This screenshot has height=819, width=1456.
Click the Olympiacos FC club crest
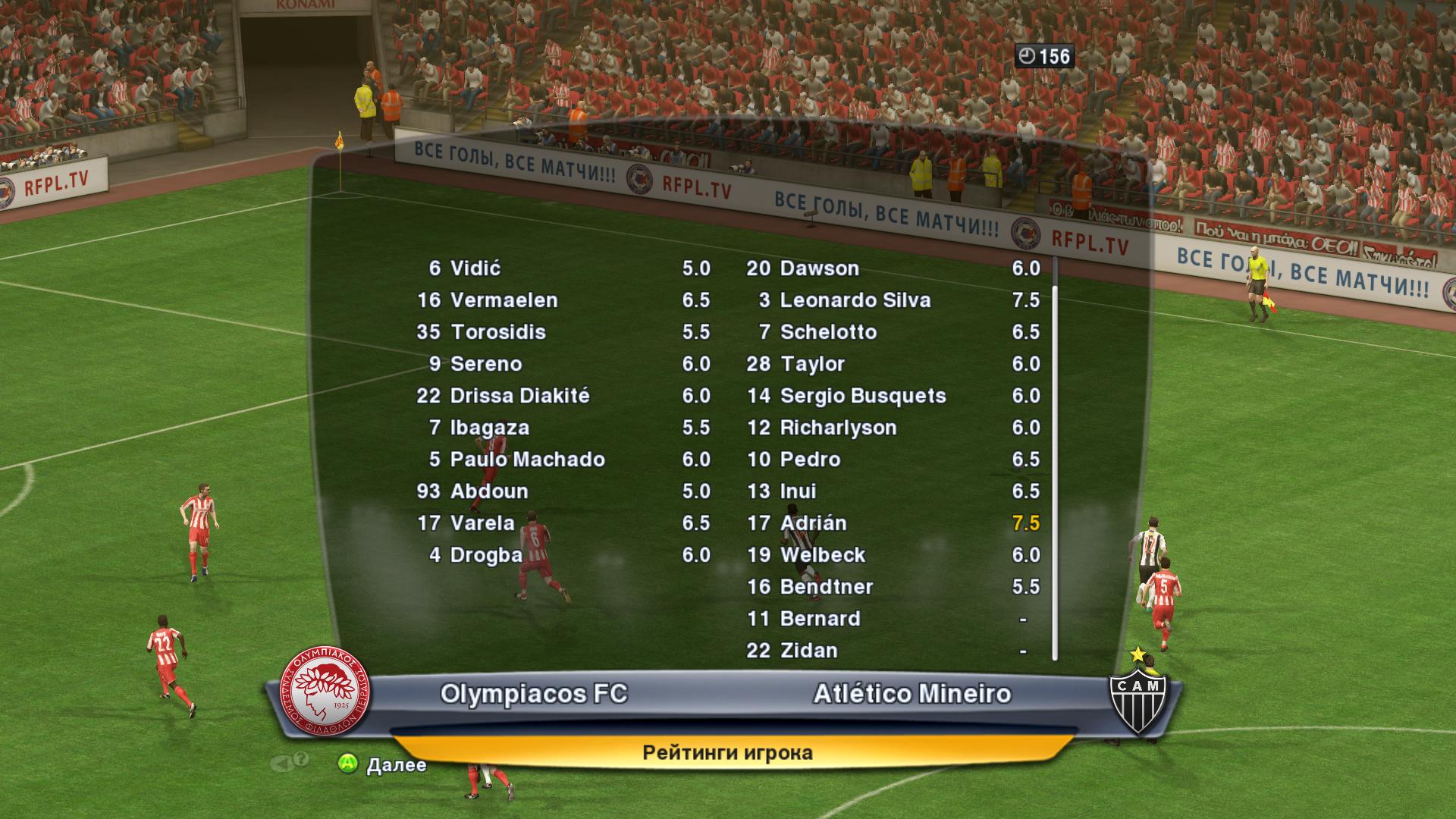tap(325, 695)
